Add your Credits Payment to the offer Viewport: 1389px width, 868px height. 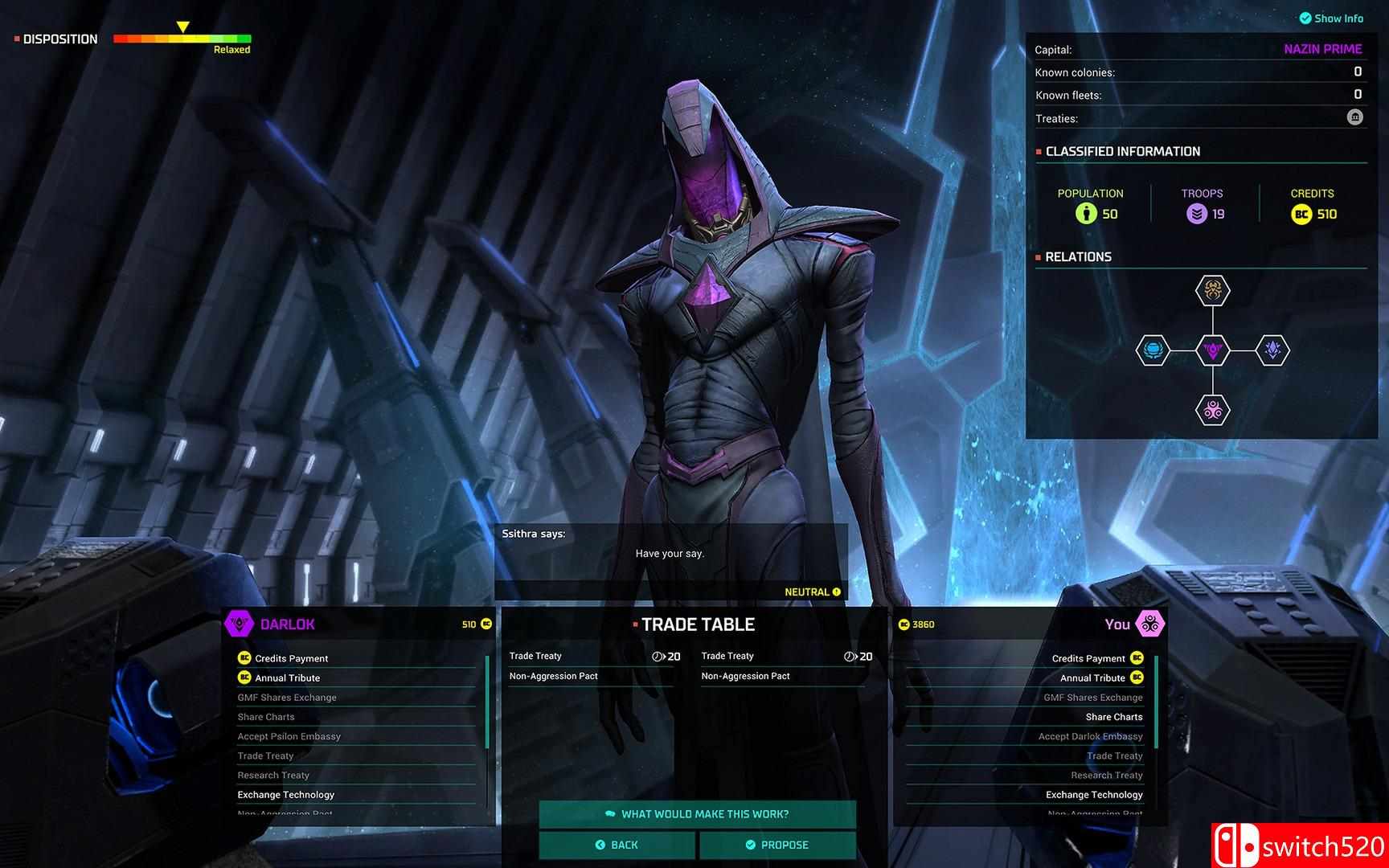click(x=1088, y=658)
